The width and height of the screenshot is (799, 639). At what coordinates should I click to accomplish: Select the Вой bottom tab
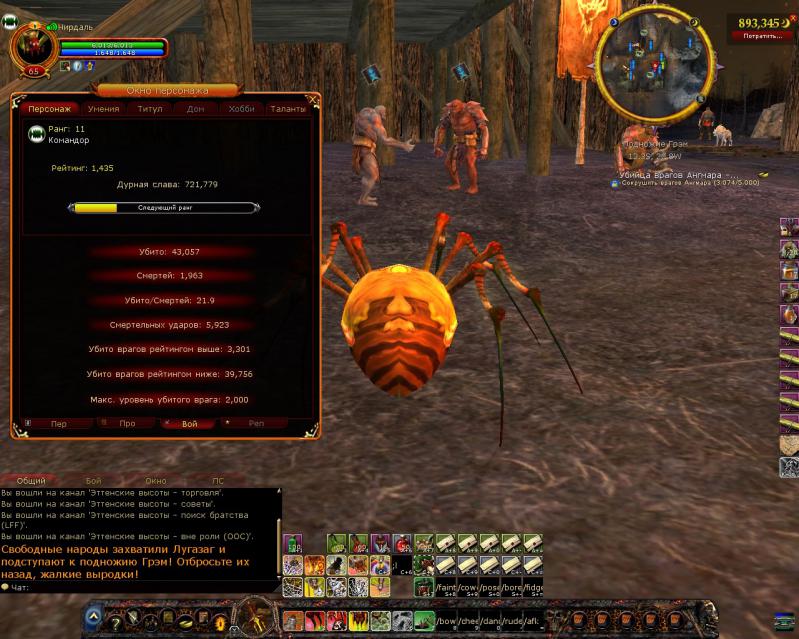[x=190, y=424]
